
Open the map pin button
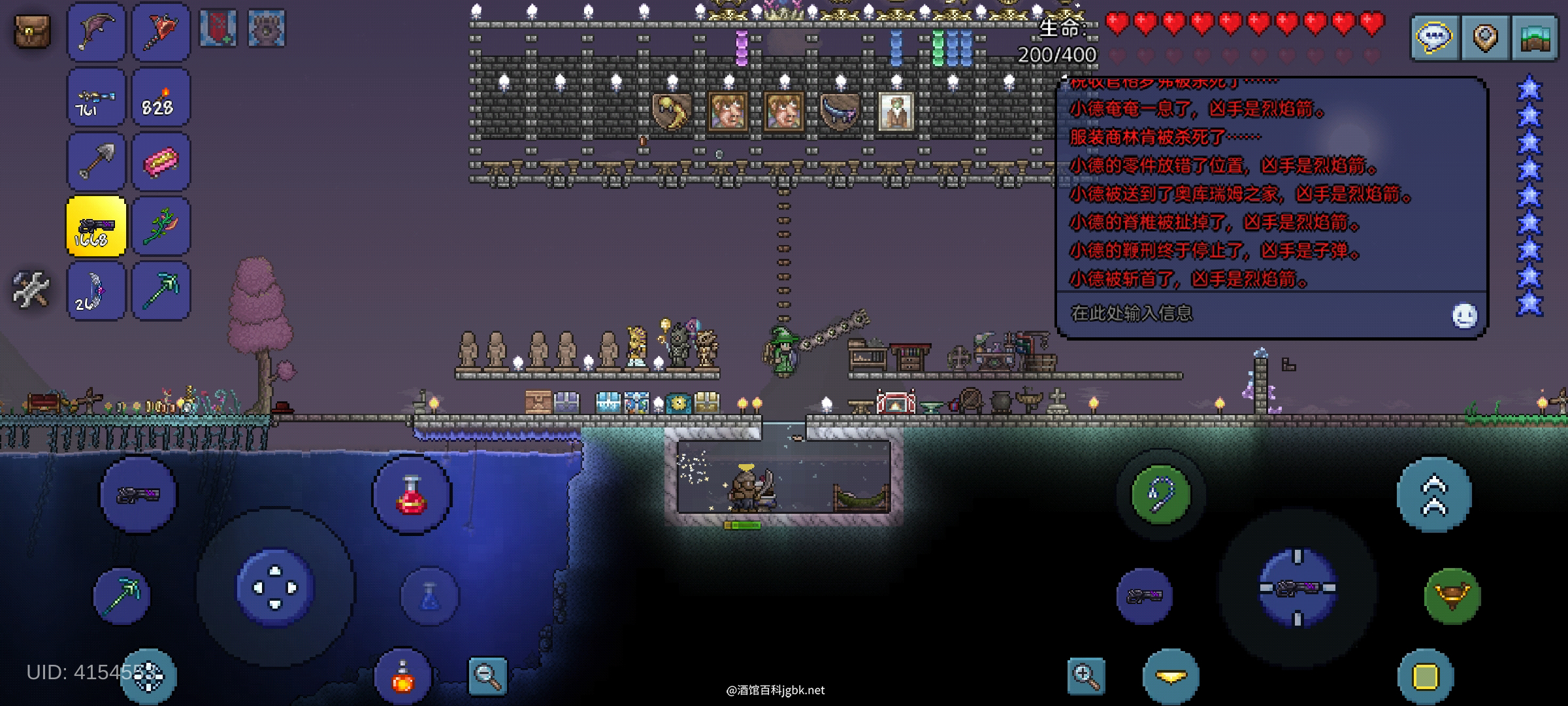pyautogui.click(x=1484, y=38)
